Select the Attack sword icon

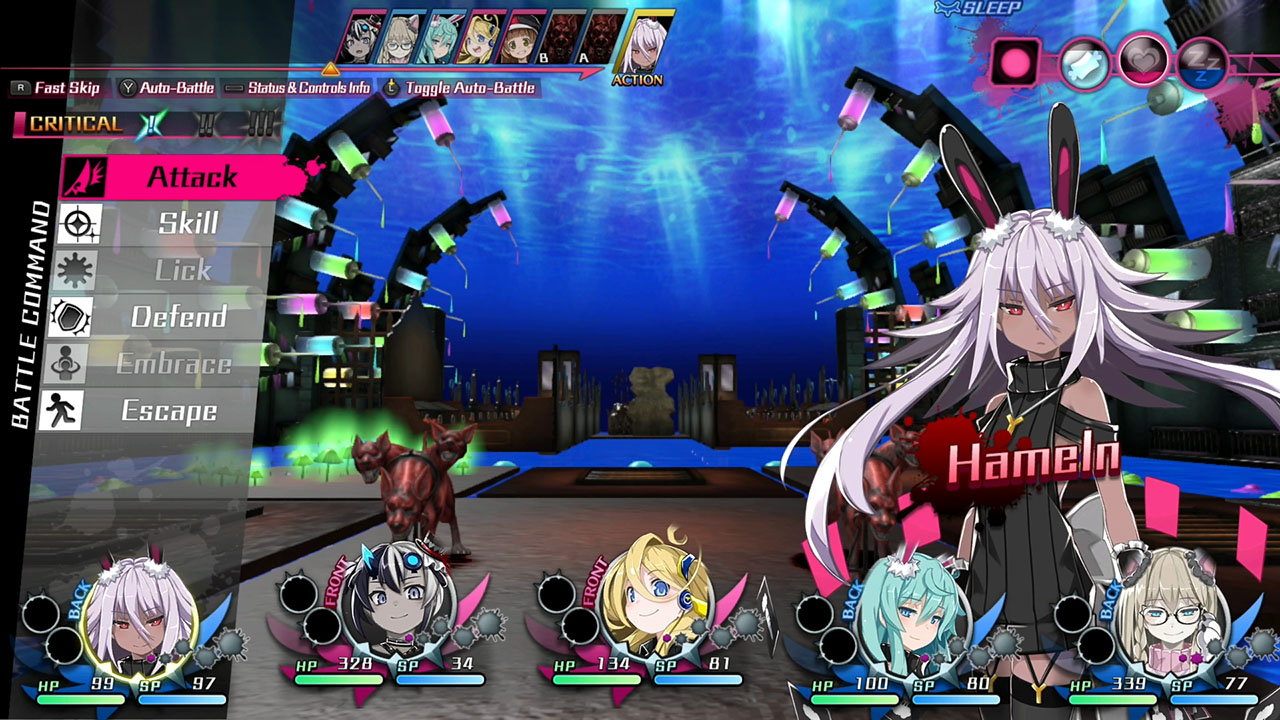click(x=87, y=177)
